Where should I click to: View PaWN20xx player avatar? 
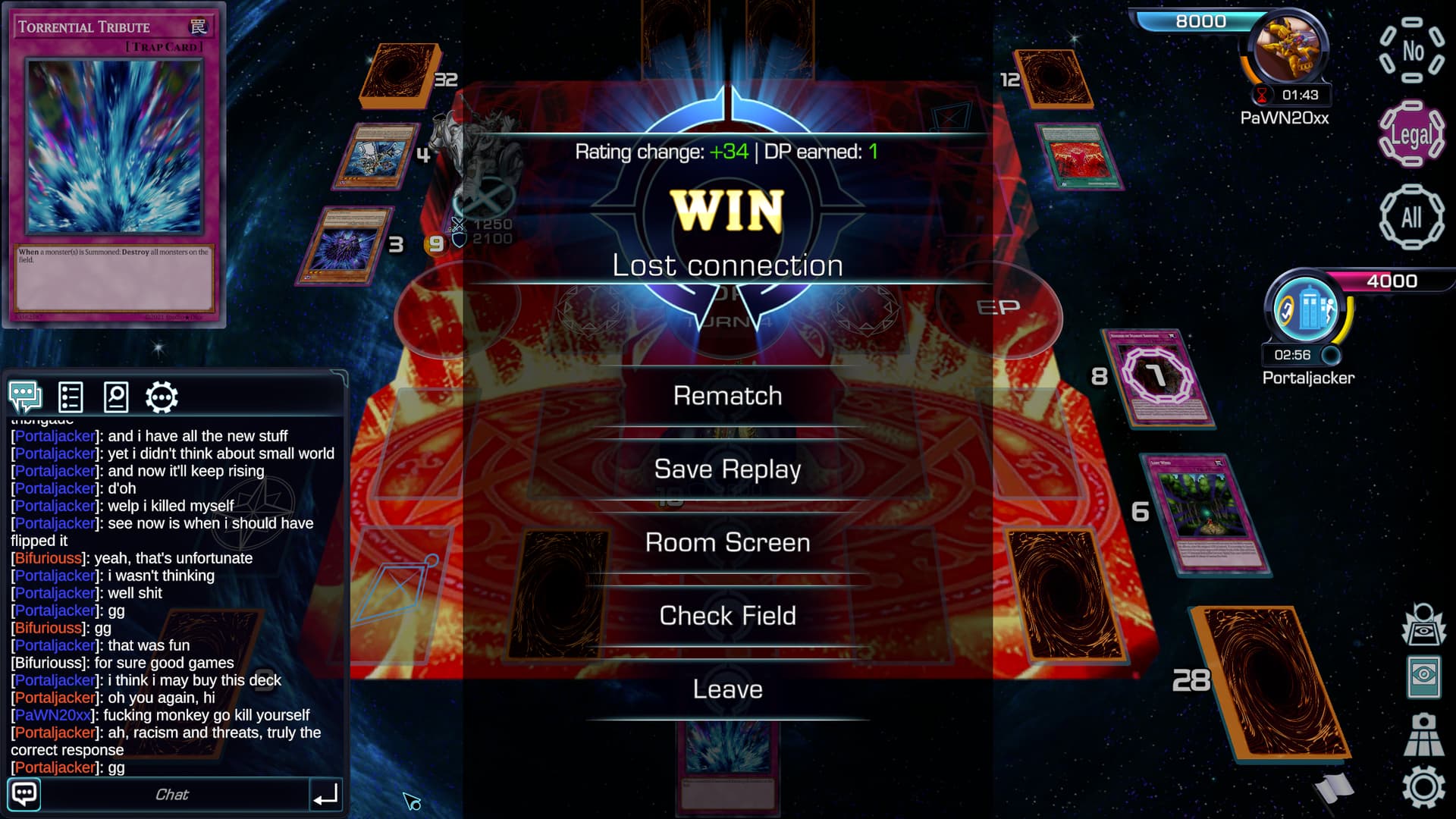(x=1286, y=49)
